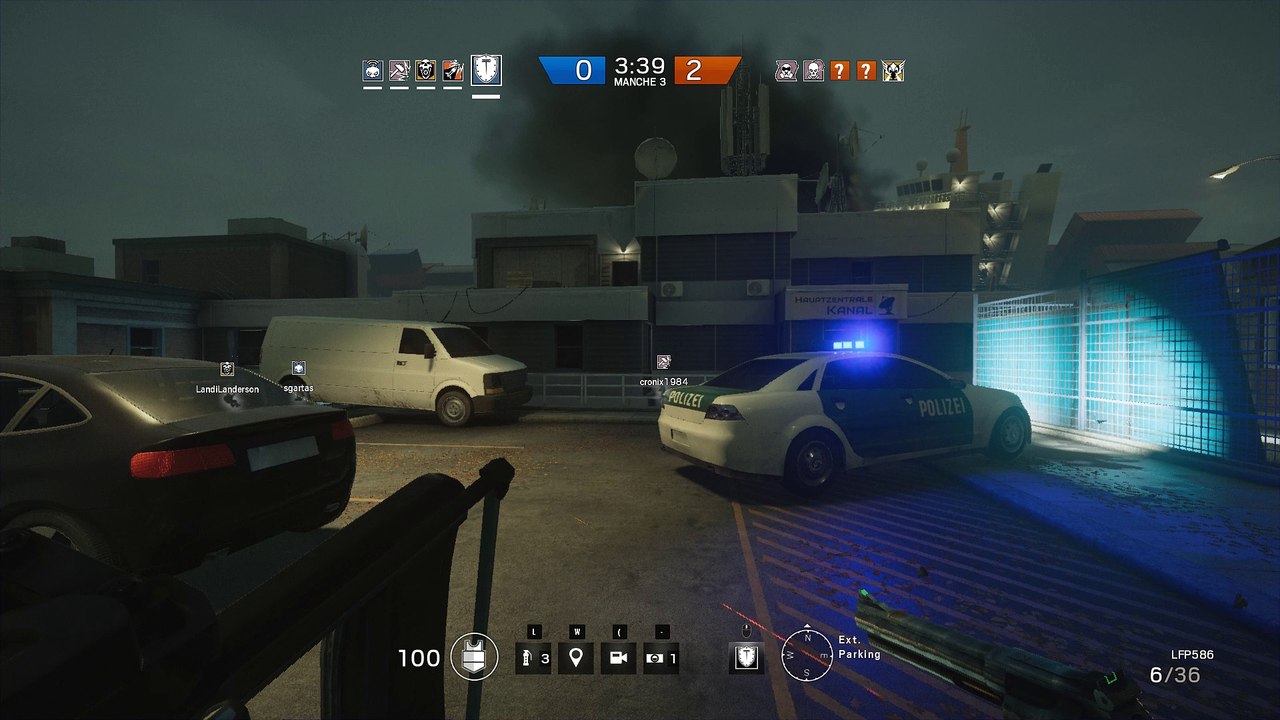Click the screaming skull operator portrait
The image size is (1280, 720).
coord(426,70)
